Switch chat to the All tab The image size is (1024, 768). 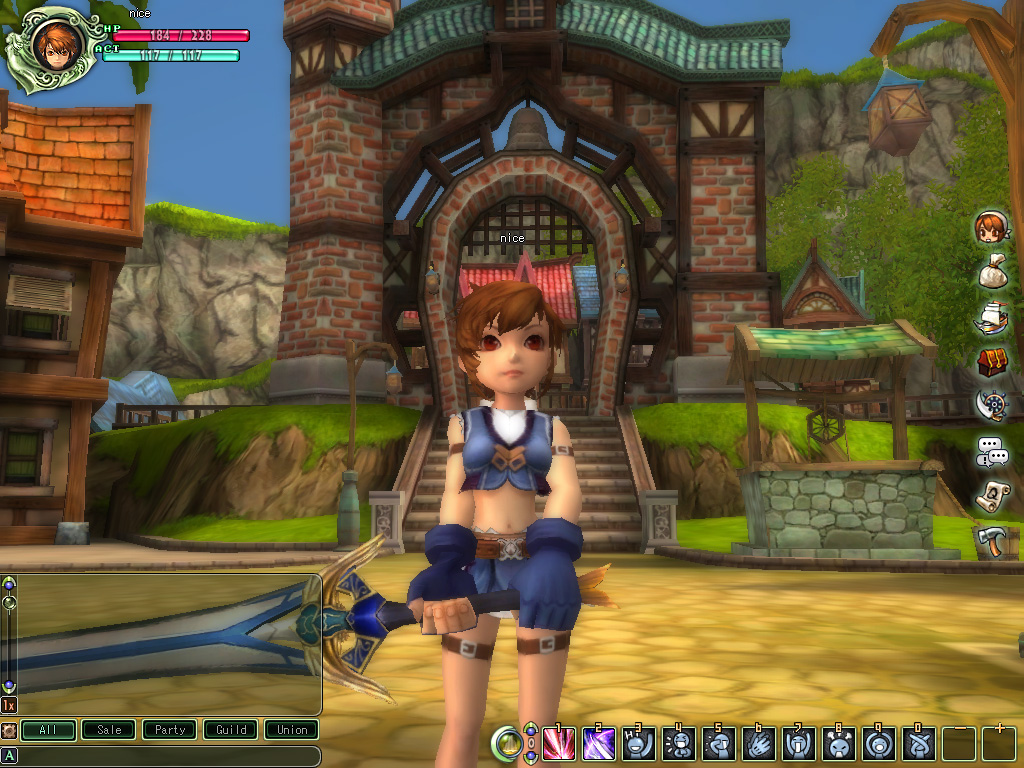(x=48, y=730)
